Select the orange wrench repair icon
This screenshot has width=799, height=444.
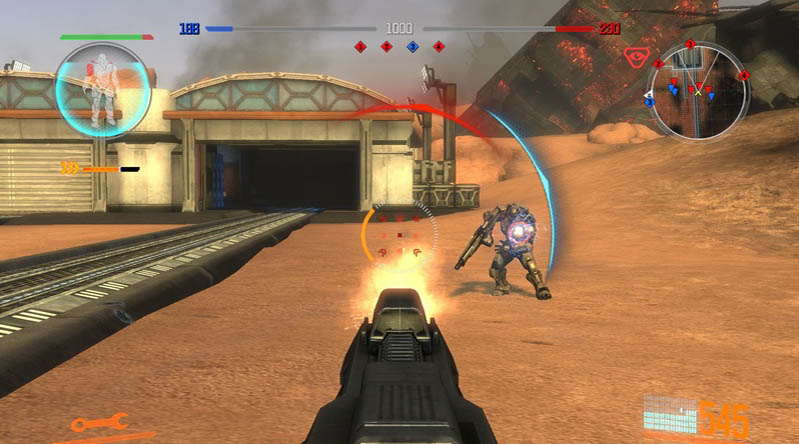[x=99, y=422]
